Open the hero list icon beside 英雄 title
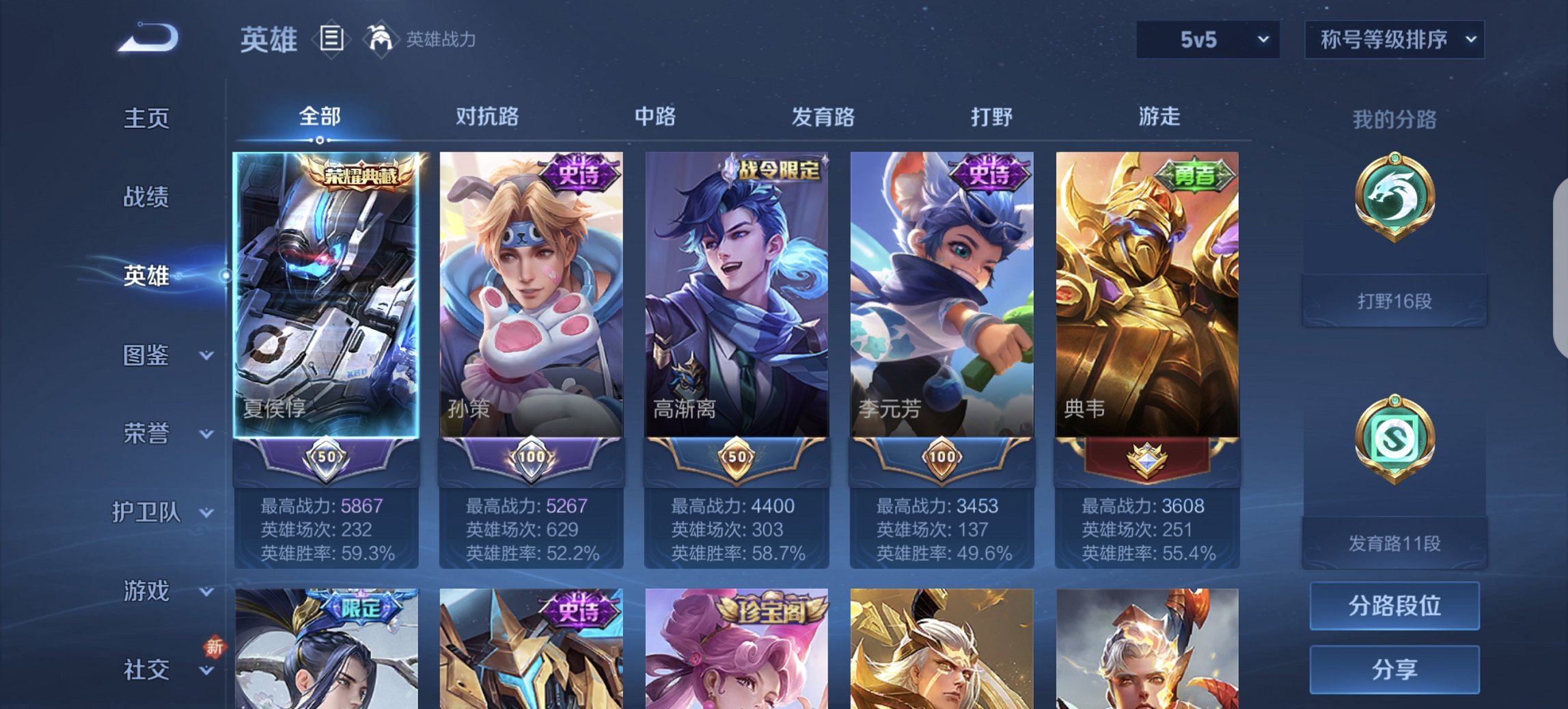 click(331, 39)
